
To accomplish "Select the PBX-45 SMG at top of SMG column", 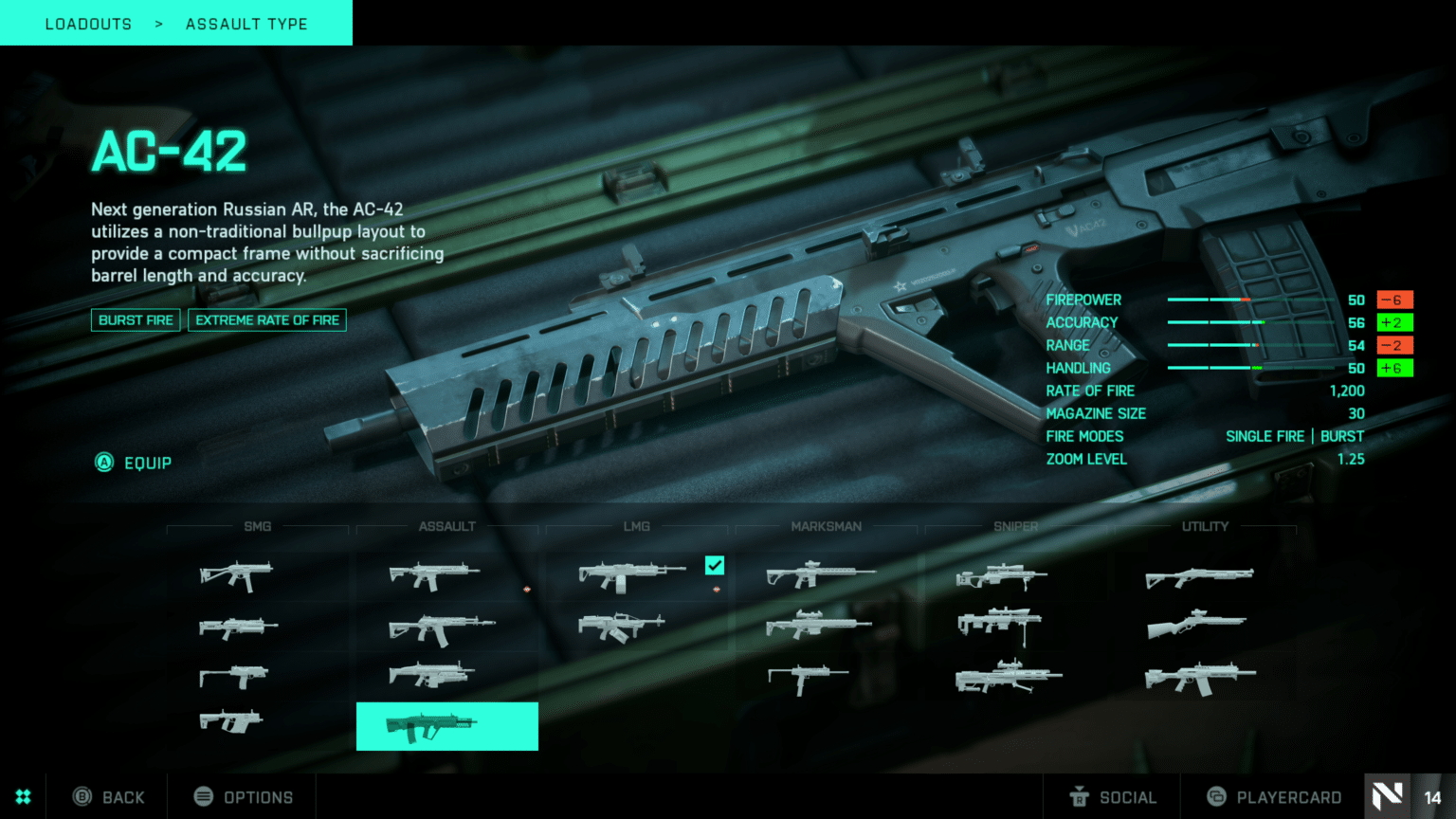I will click(236, 574).
